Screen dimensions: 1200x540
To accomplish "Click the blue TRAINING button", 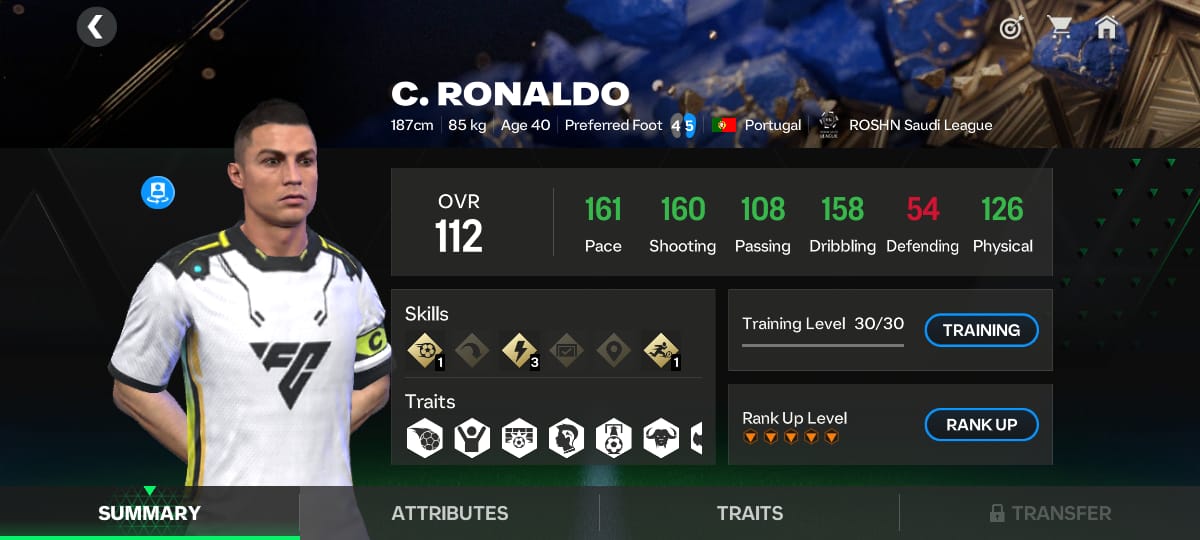I will tap(981, 330).
